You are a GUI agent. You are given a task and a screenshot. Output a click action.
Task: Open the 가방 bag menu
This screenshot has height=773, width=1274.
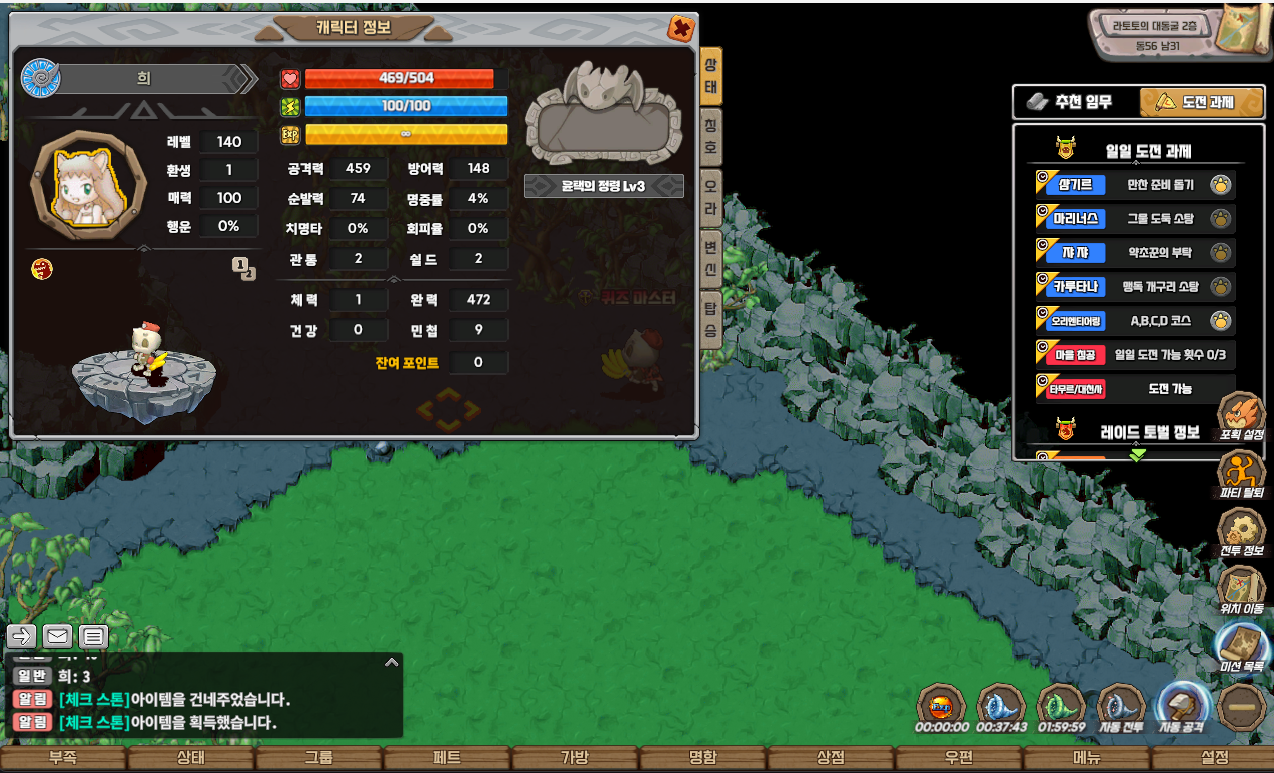574,758
